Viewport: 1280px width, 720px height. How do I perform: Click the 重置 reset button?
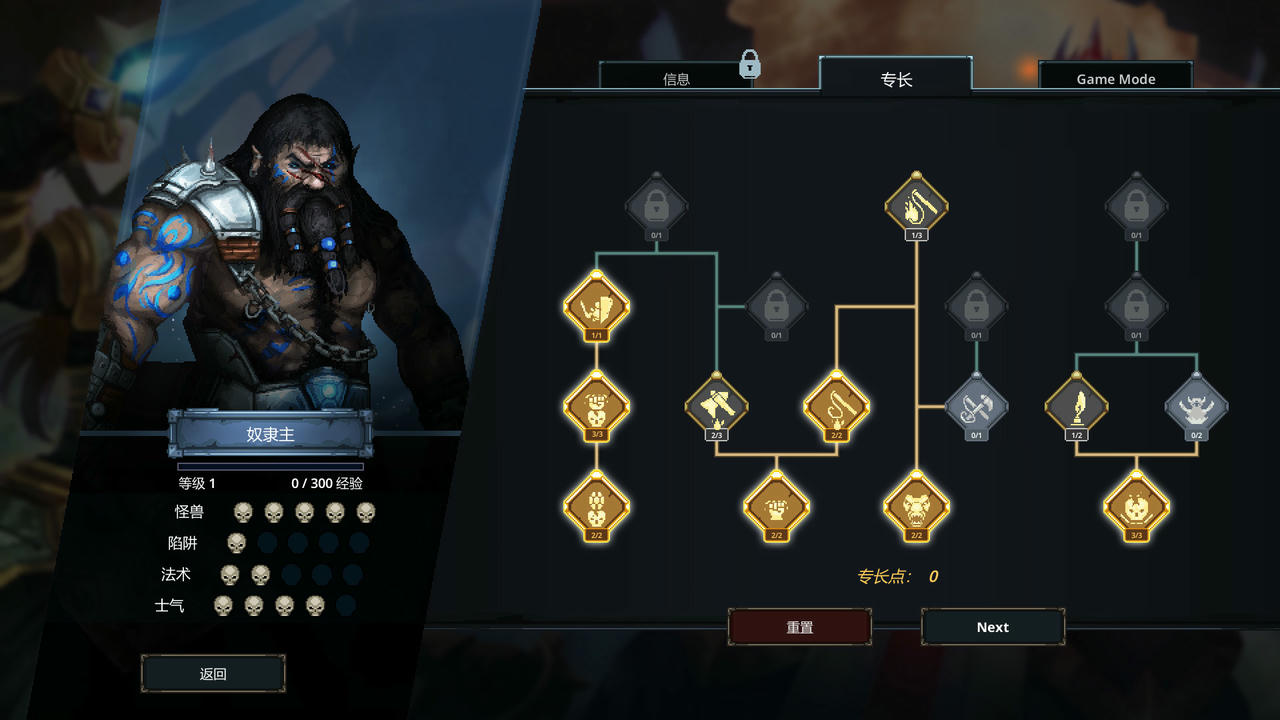[799, 627]
